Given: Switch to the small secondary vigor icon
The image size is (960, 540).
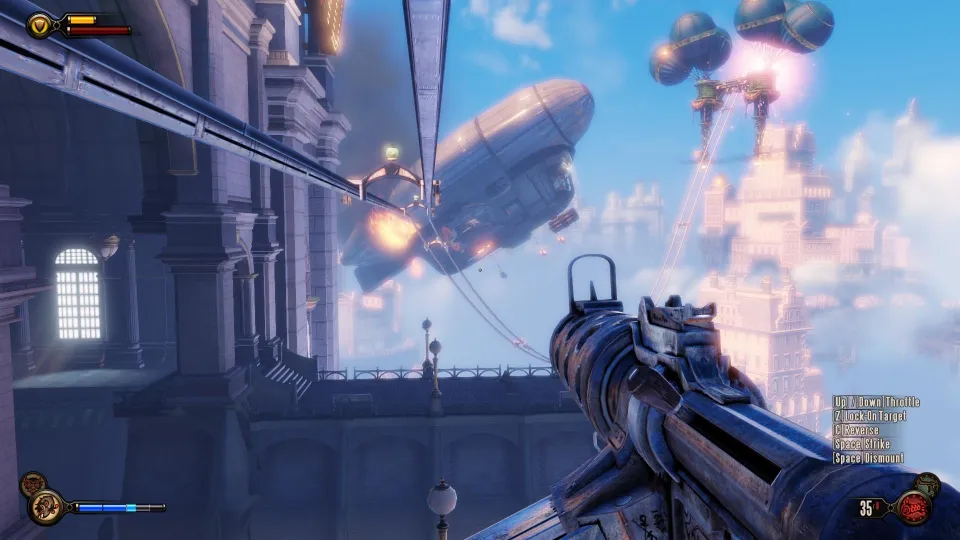Looking at the screenshot, I should 32,482.
